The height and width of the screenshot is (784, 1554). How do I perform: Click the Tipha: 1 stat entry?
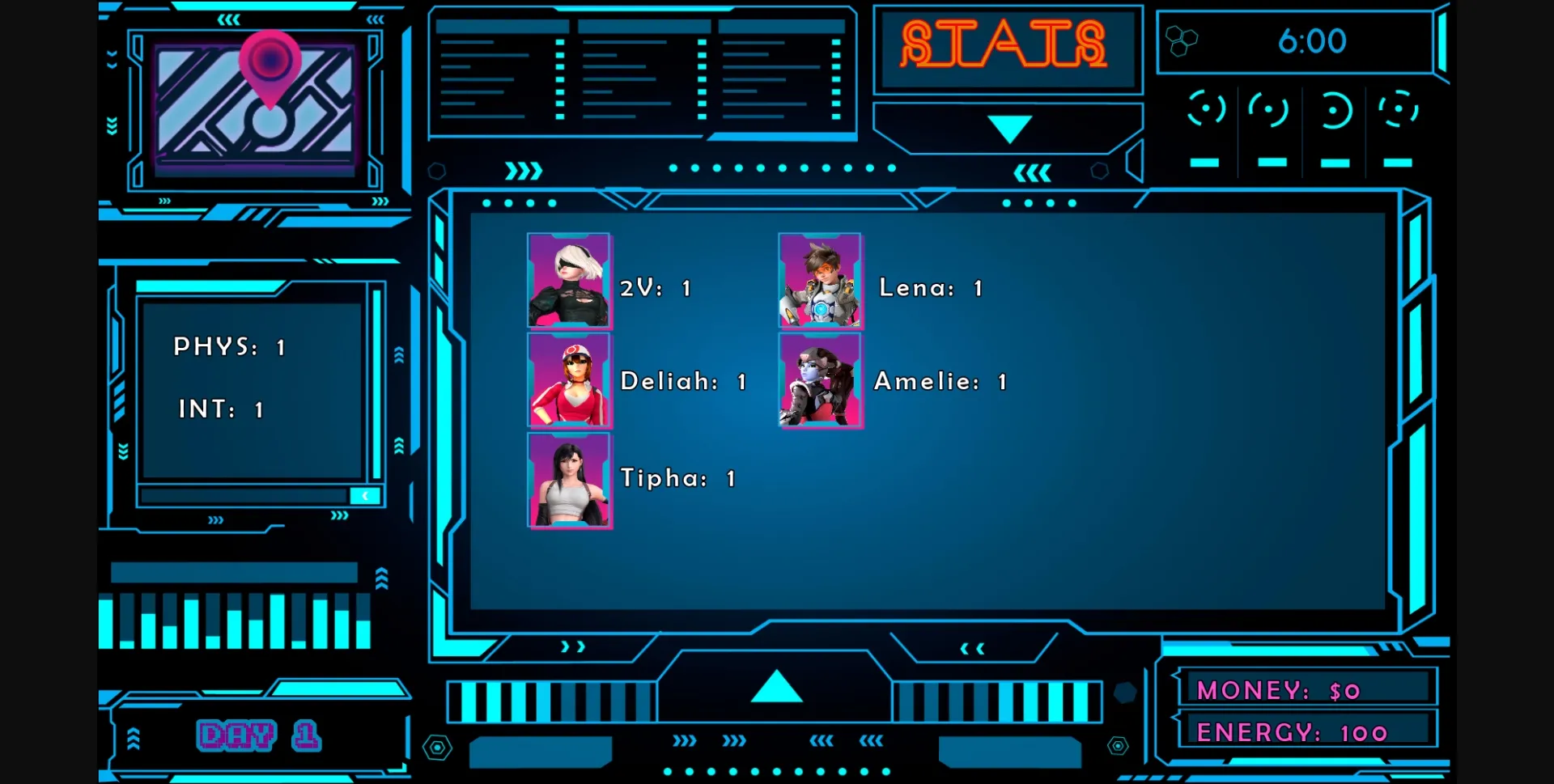click(x=677, y=478)
